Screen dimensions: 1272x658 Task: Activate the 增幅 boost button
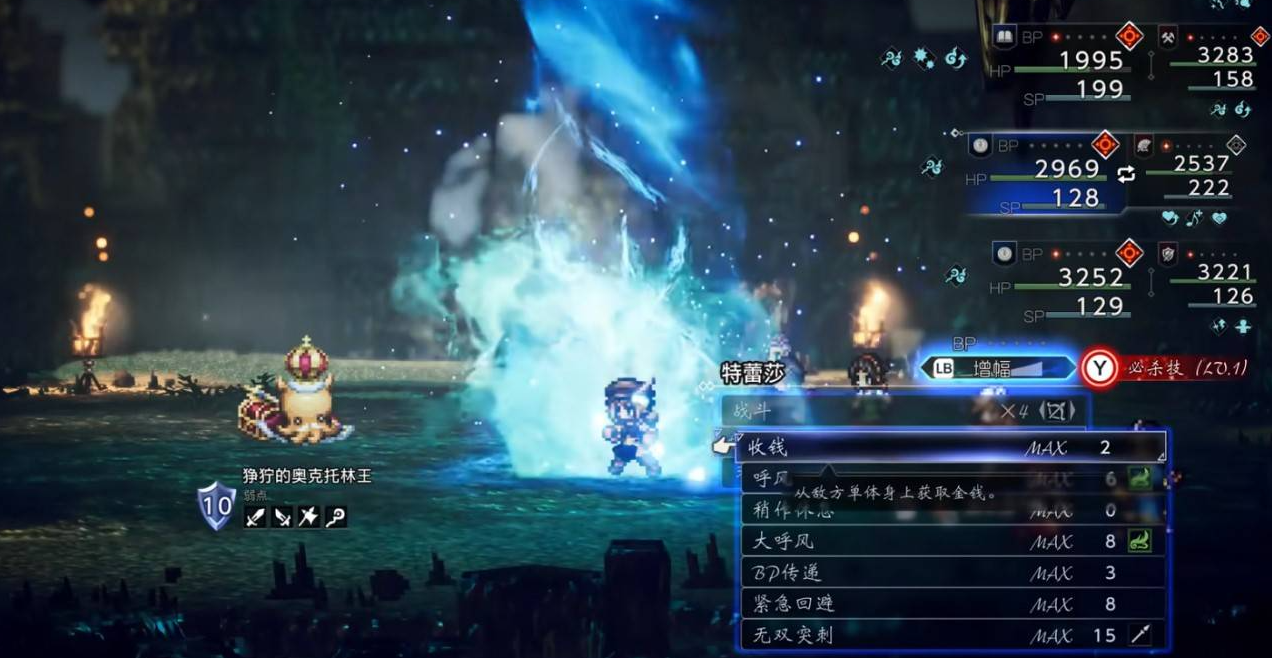(995, 368)
